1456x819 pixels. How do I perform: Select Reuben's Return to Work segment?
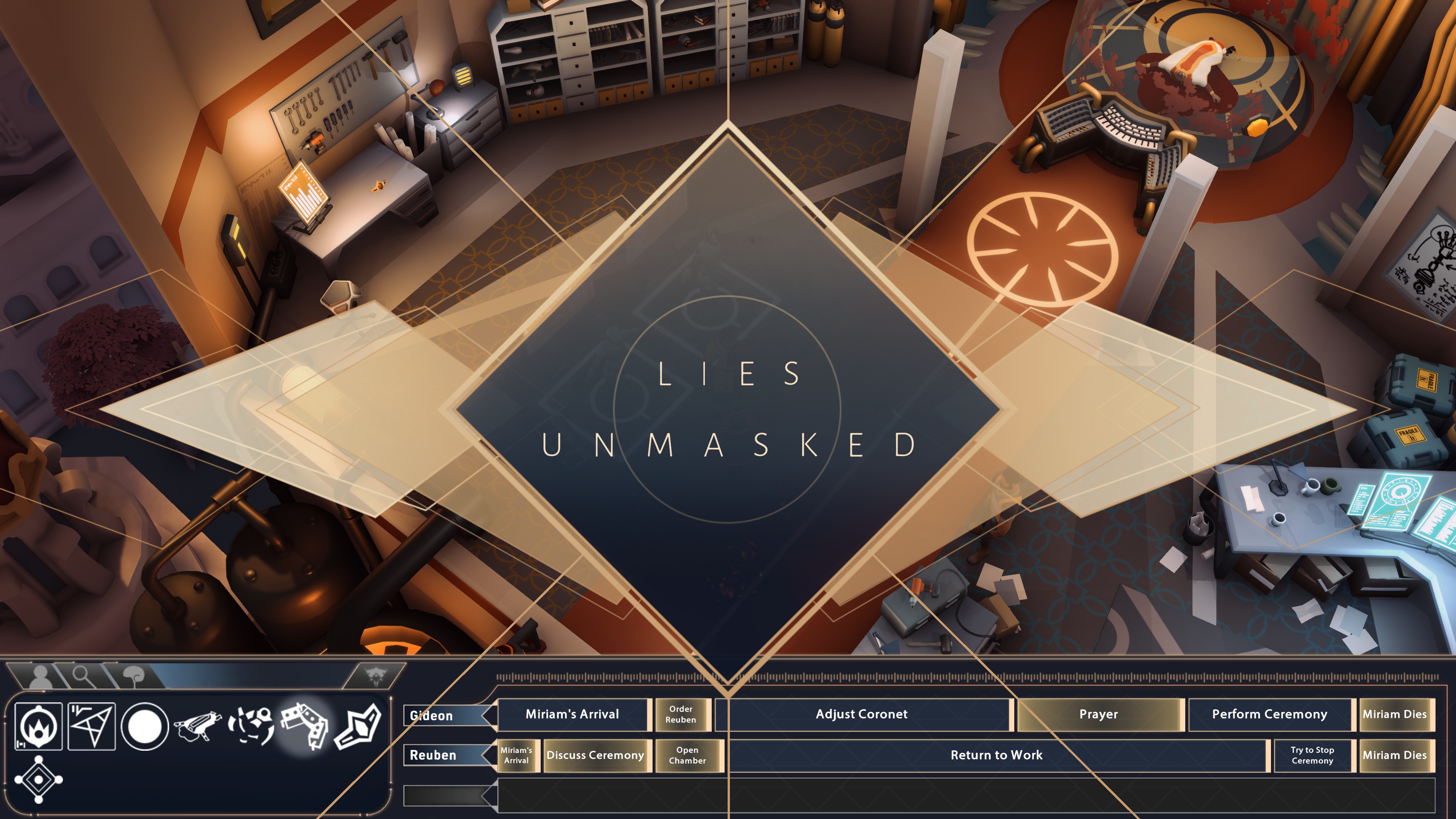996,755
